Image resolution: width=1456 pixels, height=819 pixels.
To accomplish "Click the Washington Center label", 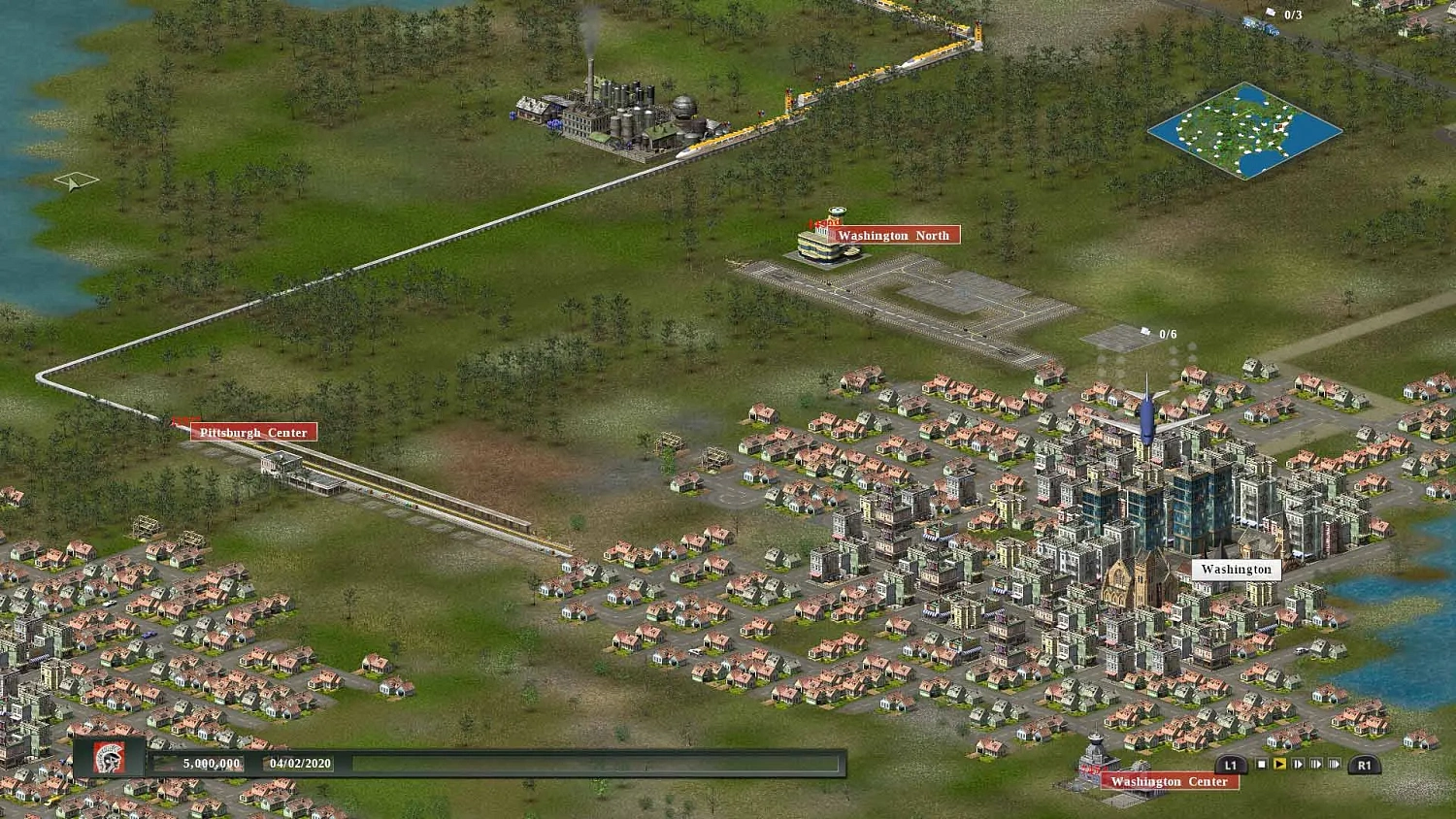I will point(1170,781).
